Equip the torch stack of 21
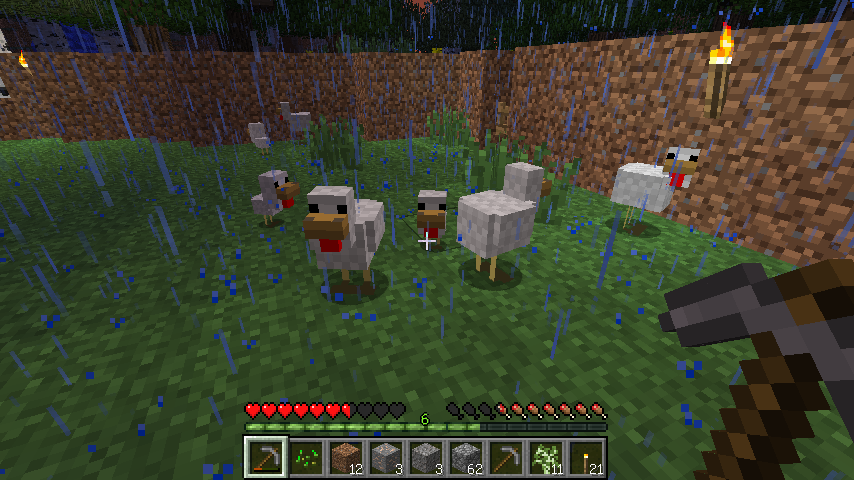Image resolution: width=854 pixels, height=480 pixels. pyautogui.click(x=586, y=457)
